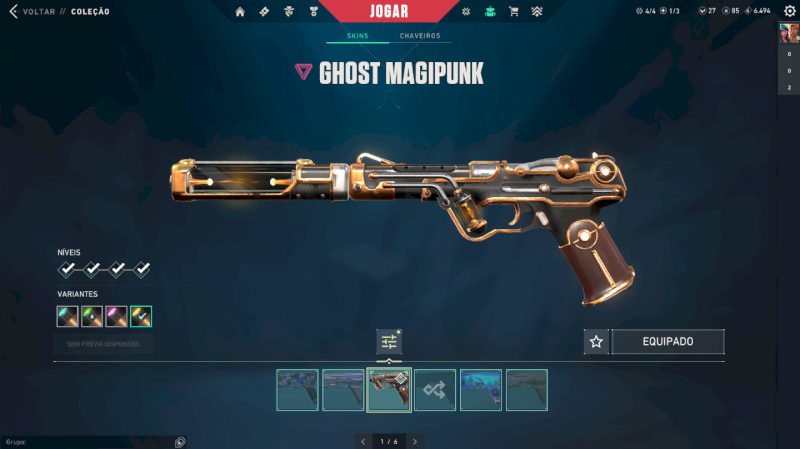This screenshot has height=449, width=800.
Task: Open the battle pass ticket icon
Action: pos(264,12)
